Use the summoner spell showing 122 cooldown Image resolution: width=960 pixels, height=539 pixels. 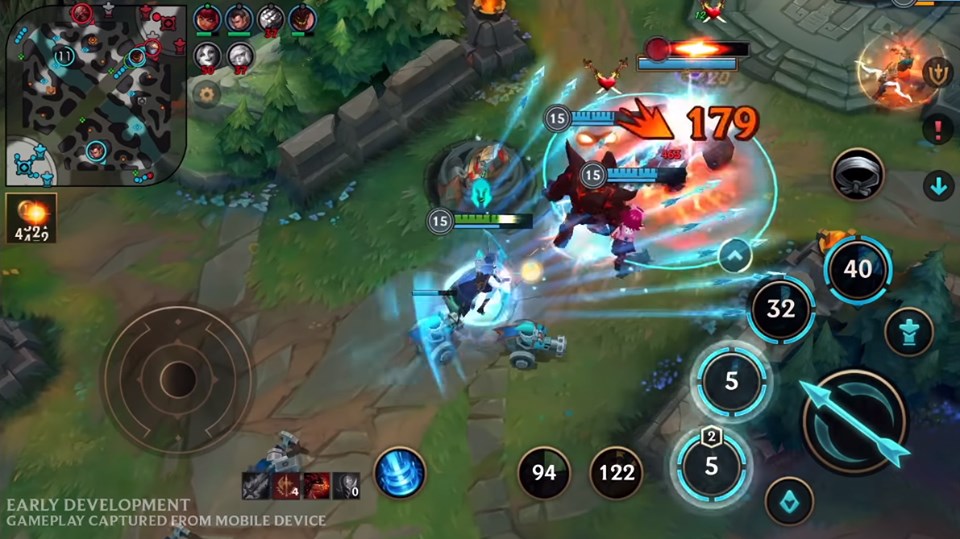(616, 472)
